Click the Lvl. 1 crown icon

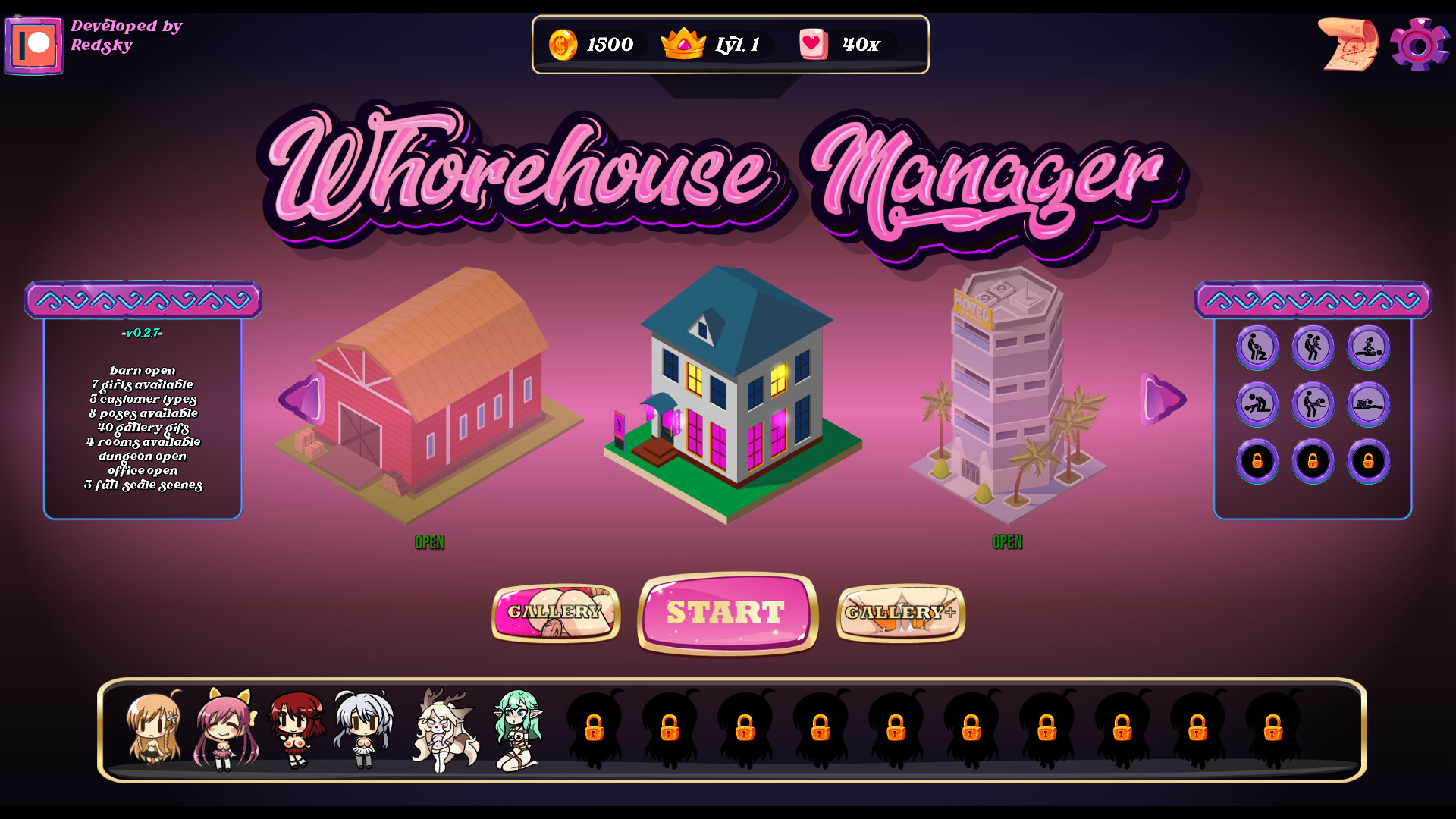click(x=682, y=44)
